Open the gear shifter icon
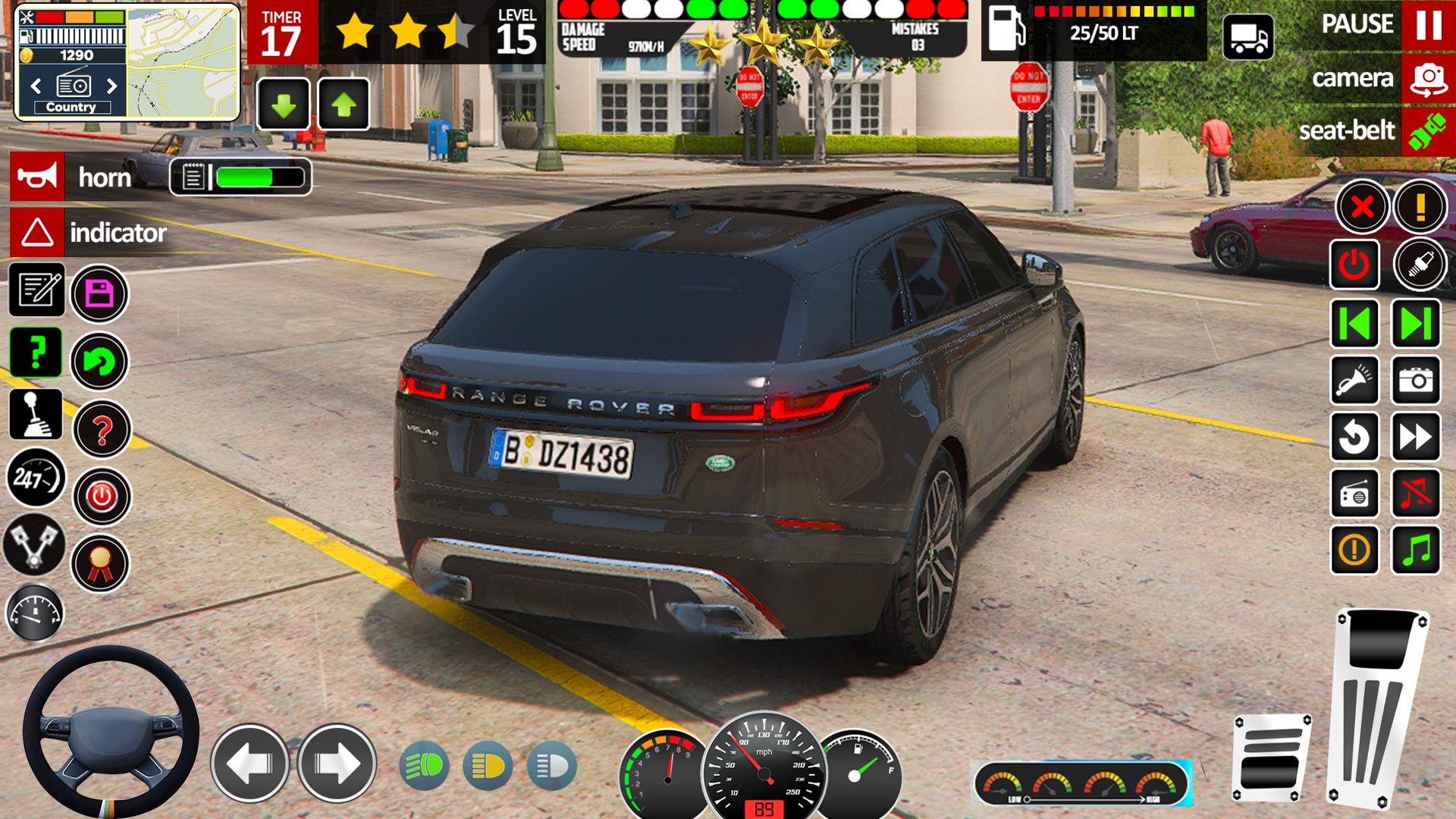 35,415
